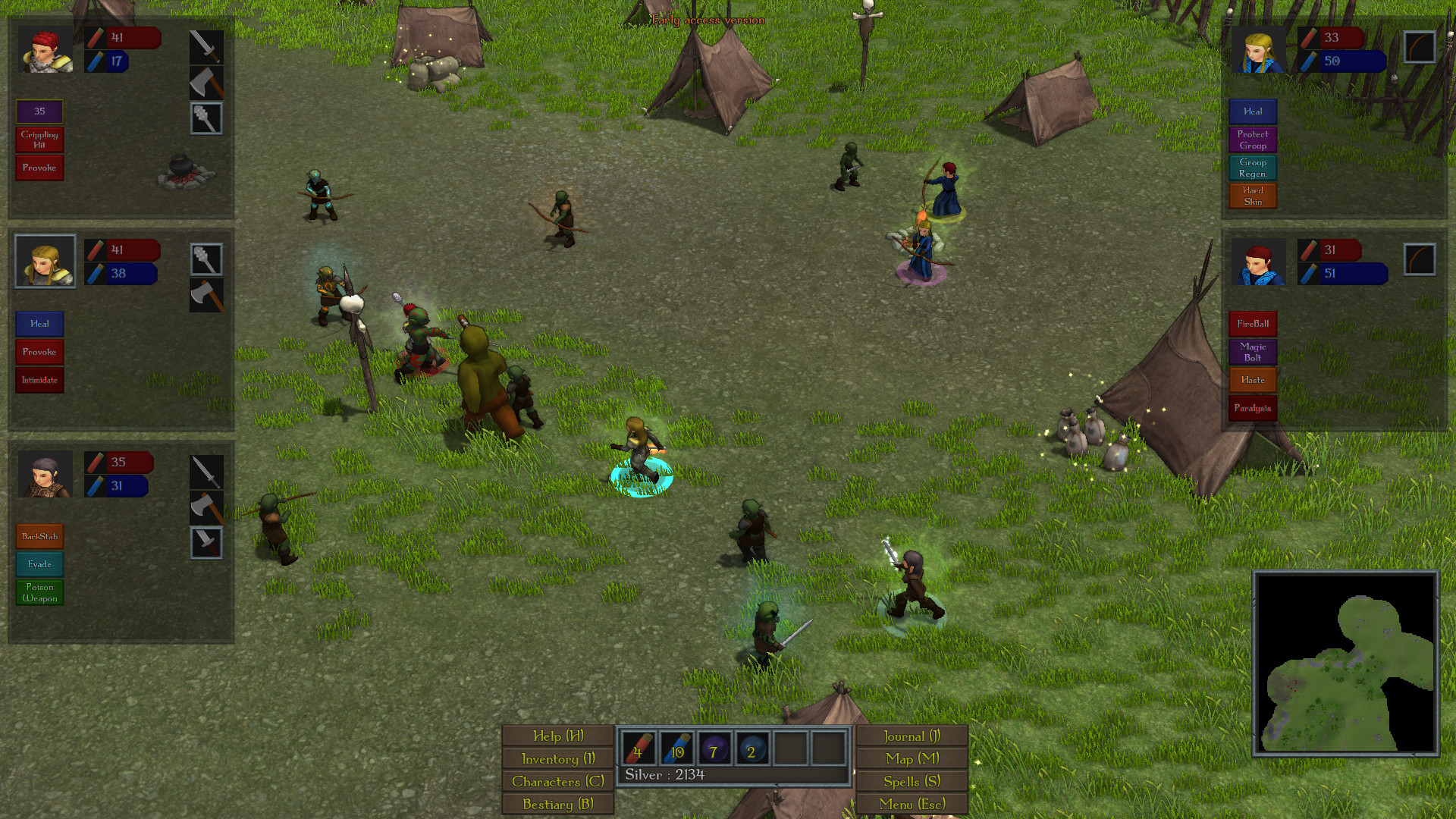Click the axe weapon icon beside the elf's portrait

click(x=206, y=294)
